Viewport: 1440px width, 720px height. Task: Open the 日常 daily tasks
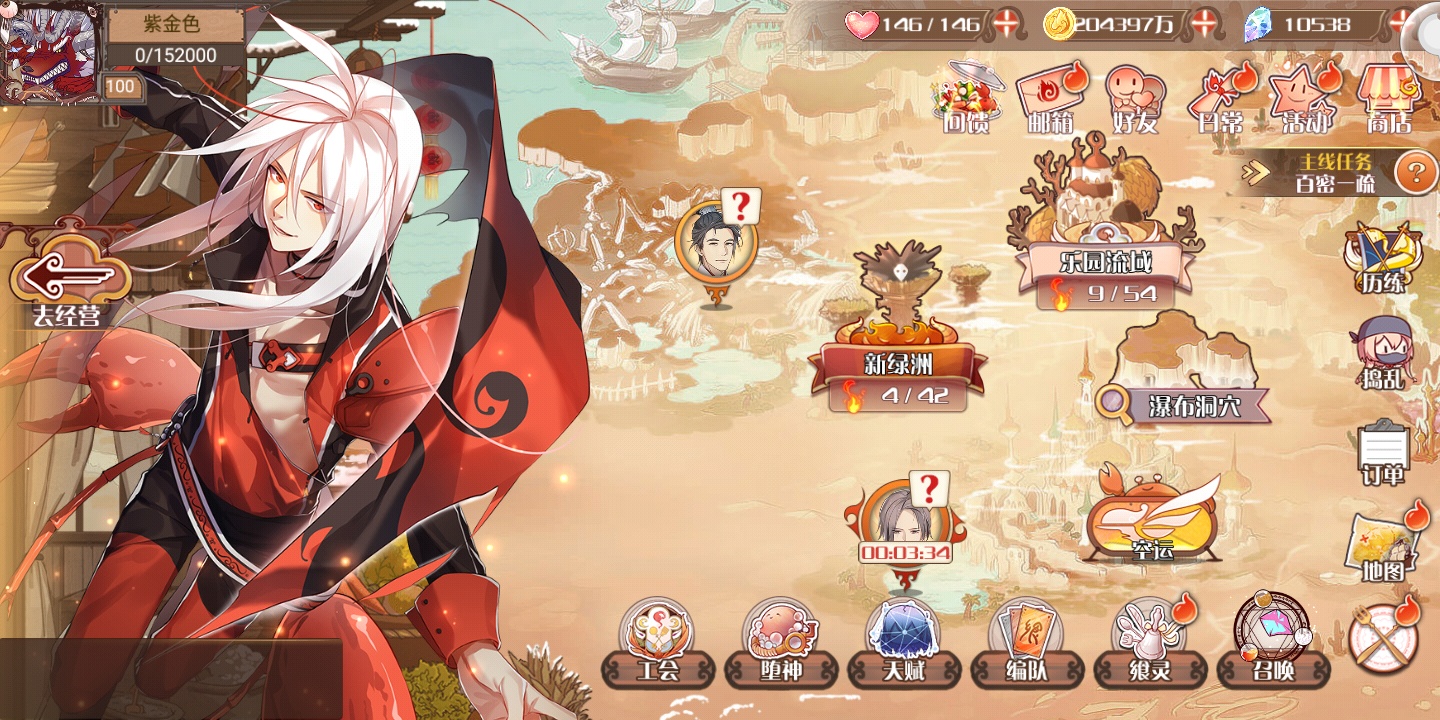pyautogui.click(x=1222, y=98)
